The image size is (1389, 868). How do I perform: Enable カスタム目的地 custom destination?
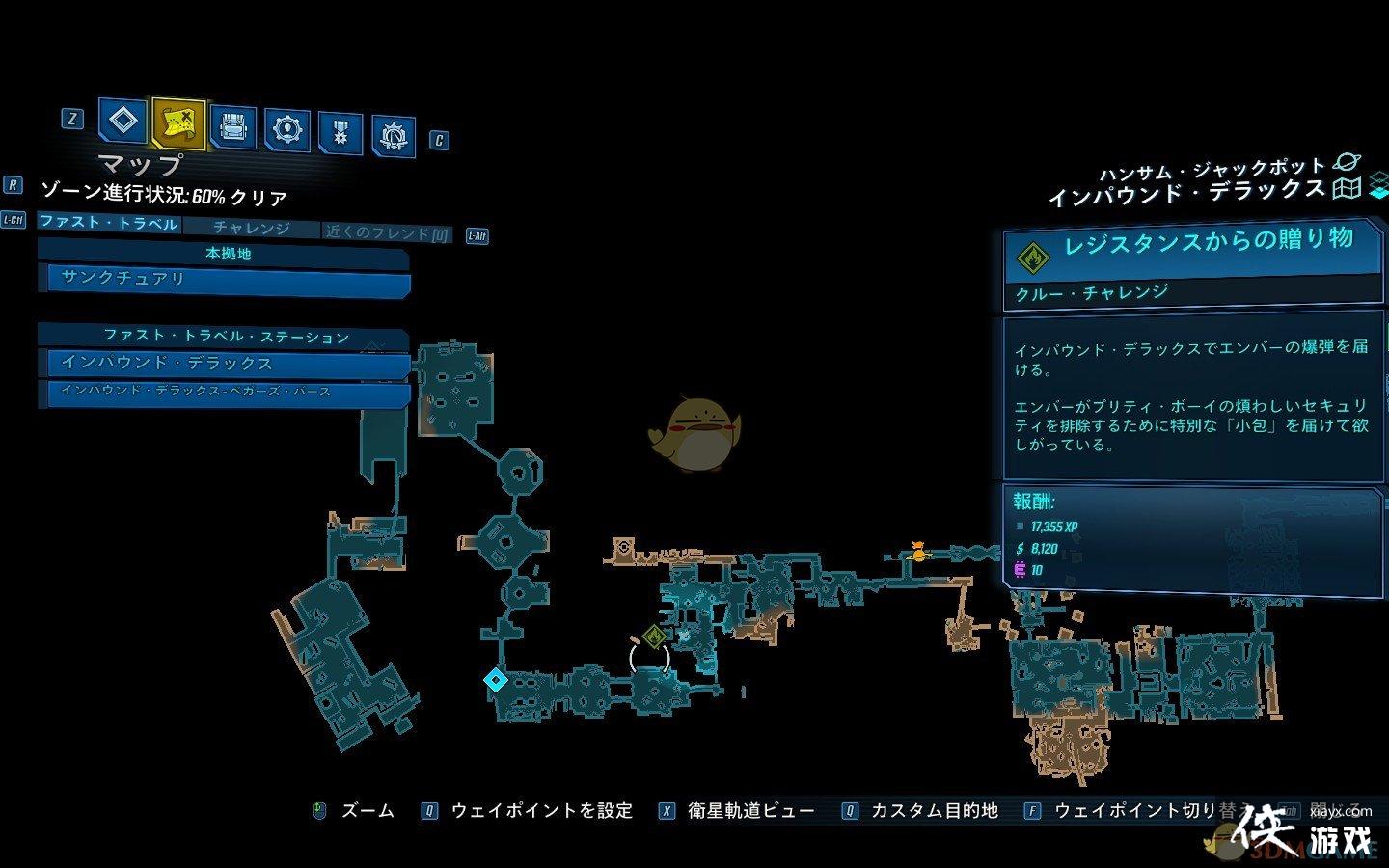[x=934, y=810]
